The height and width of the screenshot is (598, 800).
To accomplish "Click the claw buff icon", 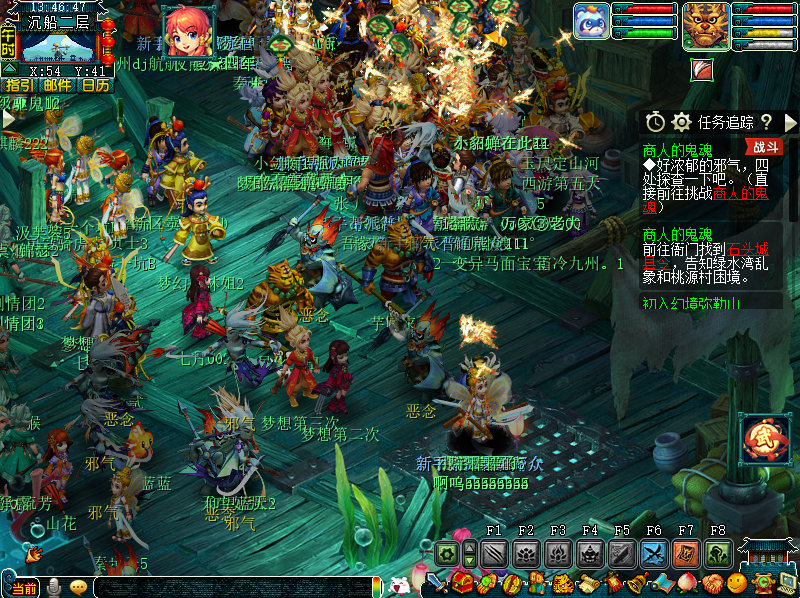I will click(702, 69).
